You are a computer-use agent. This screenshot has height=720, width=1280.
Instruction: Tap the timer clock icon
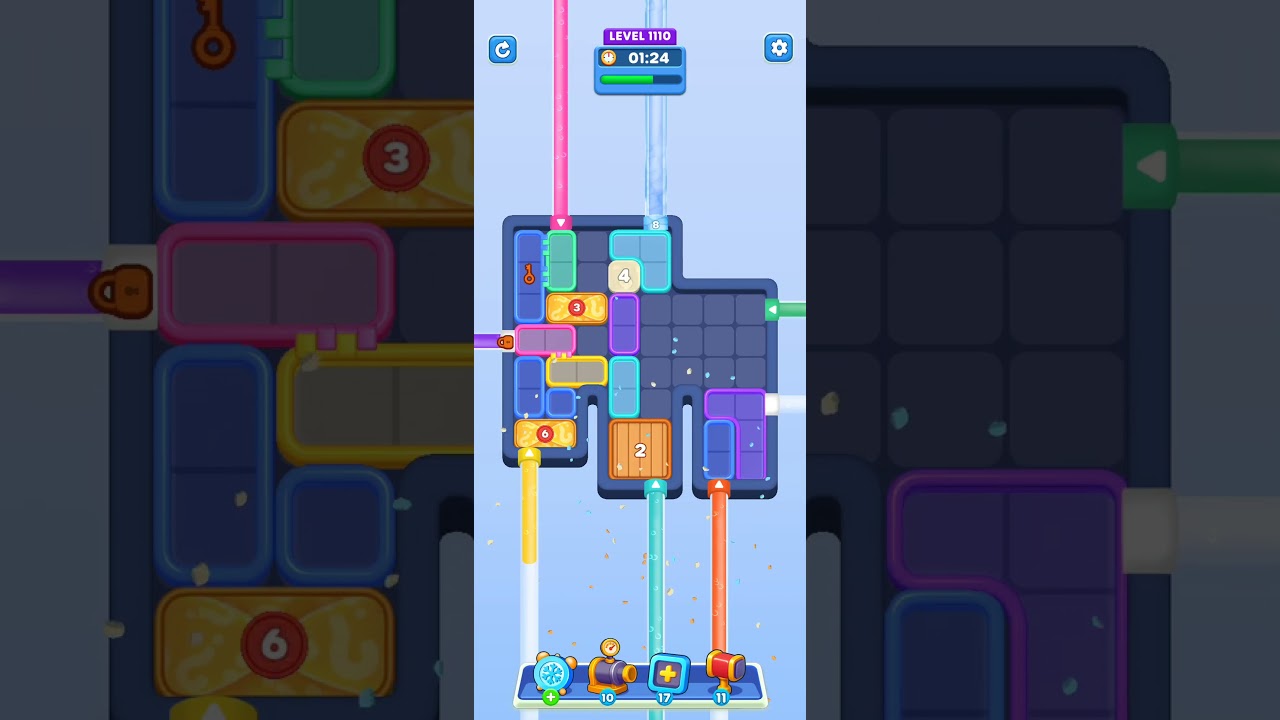[610, 58]
